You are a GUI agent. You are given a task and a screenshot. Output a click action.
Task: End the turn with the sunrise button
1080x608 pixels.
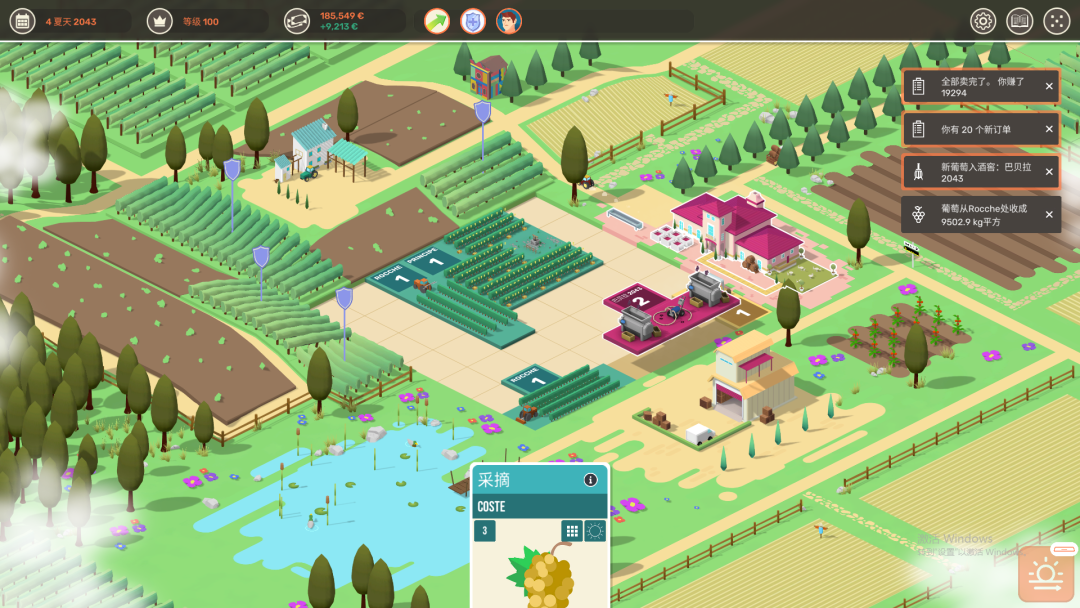pyautogui.click(x=1046, y=576)
